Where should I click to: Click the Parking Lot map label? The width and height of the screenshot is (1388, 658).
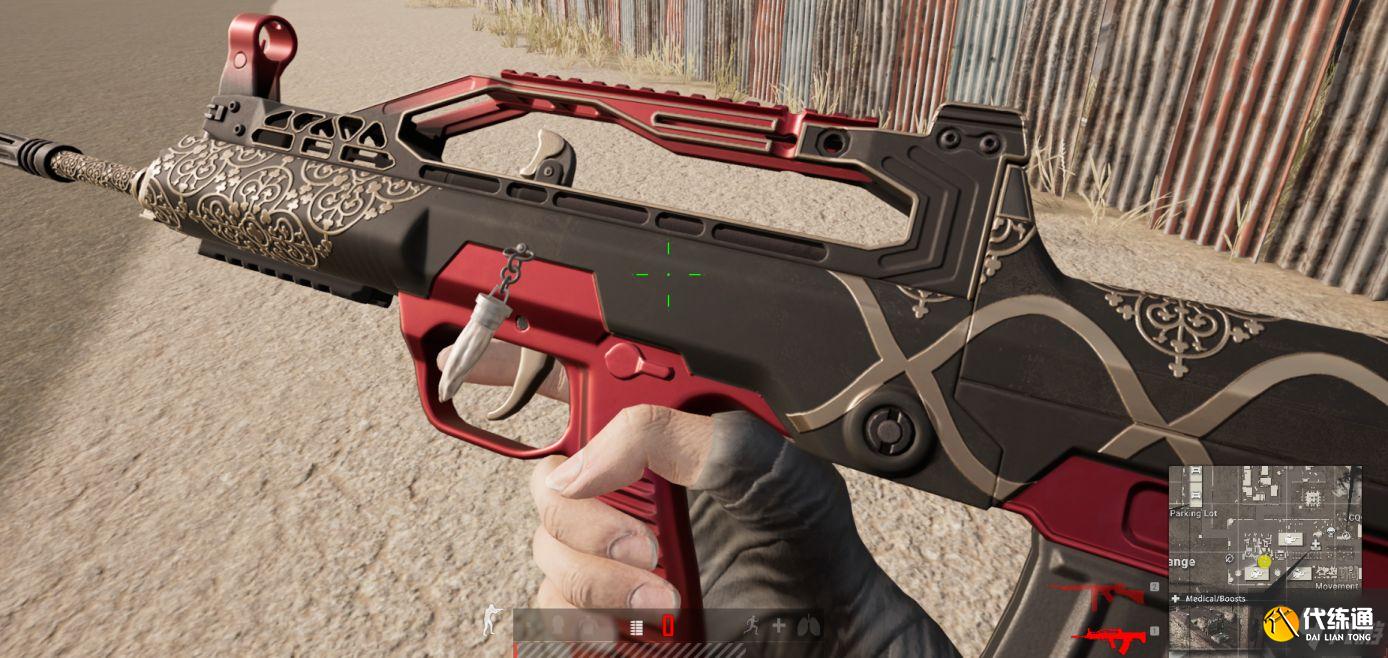point(1194,513)
